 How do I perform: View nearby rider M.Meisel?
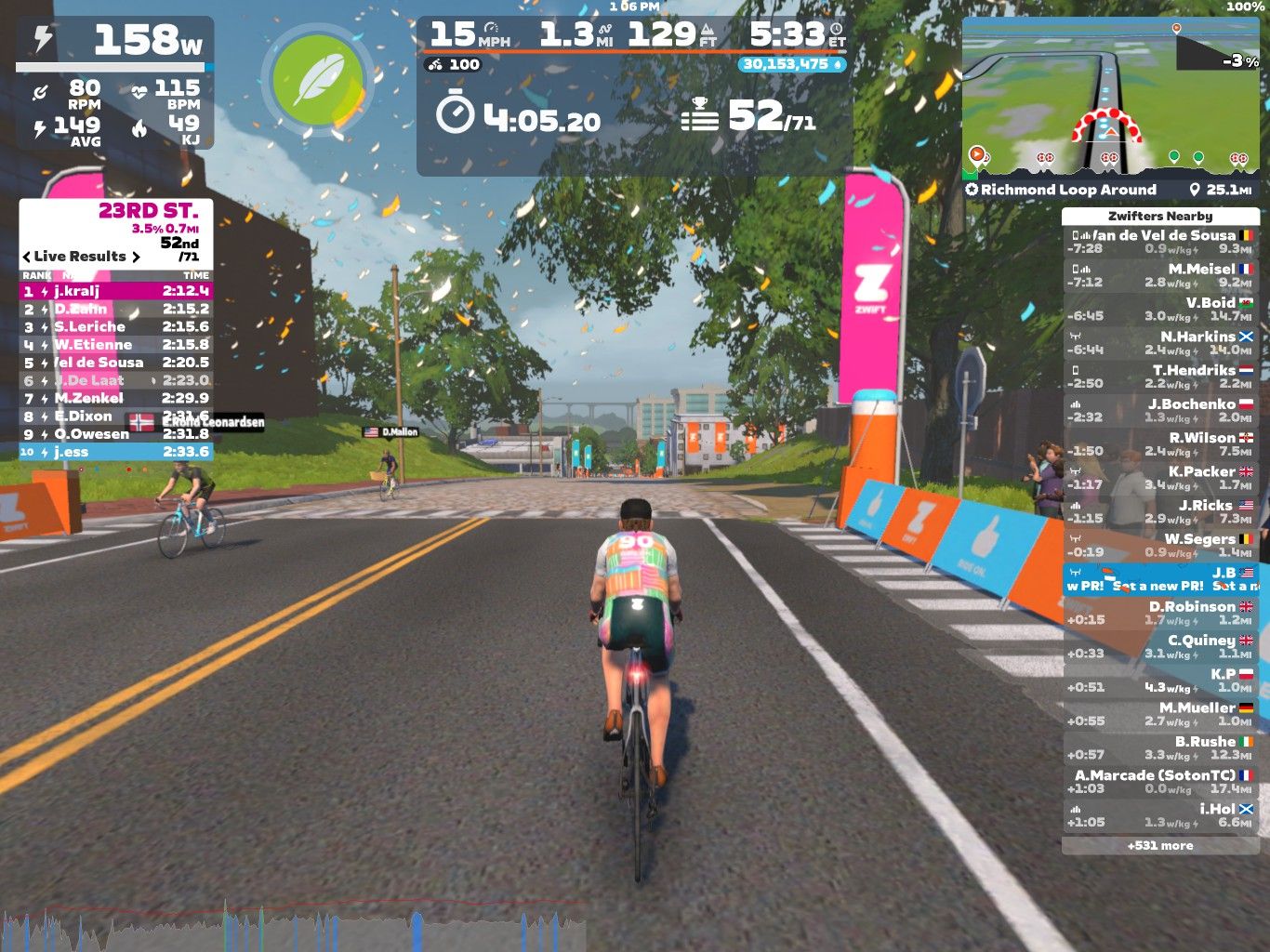(1160, 275)
